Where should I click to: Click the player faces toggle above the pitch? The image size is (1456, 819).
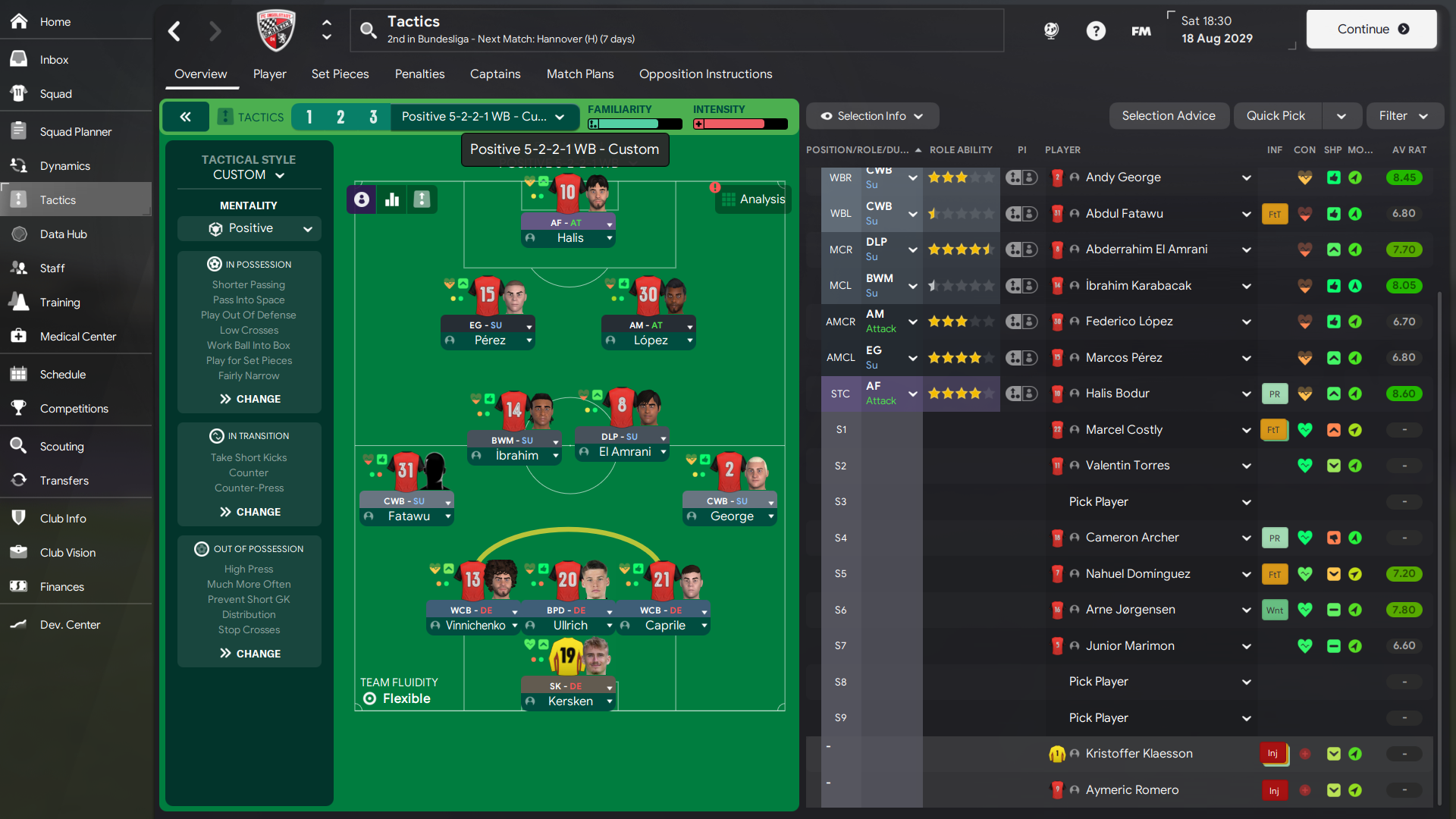tap(361, 199)
